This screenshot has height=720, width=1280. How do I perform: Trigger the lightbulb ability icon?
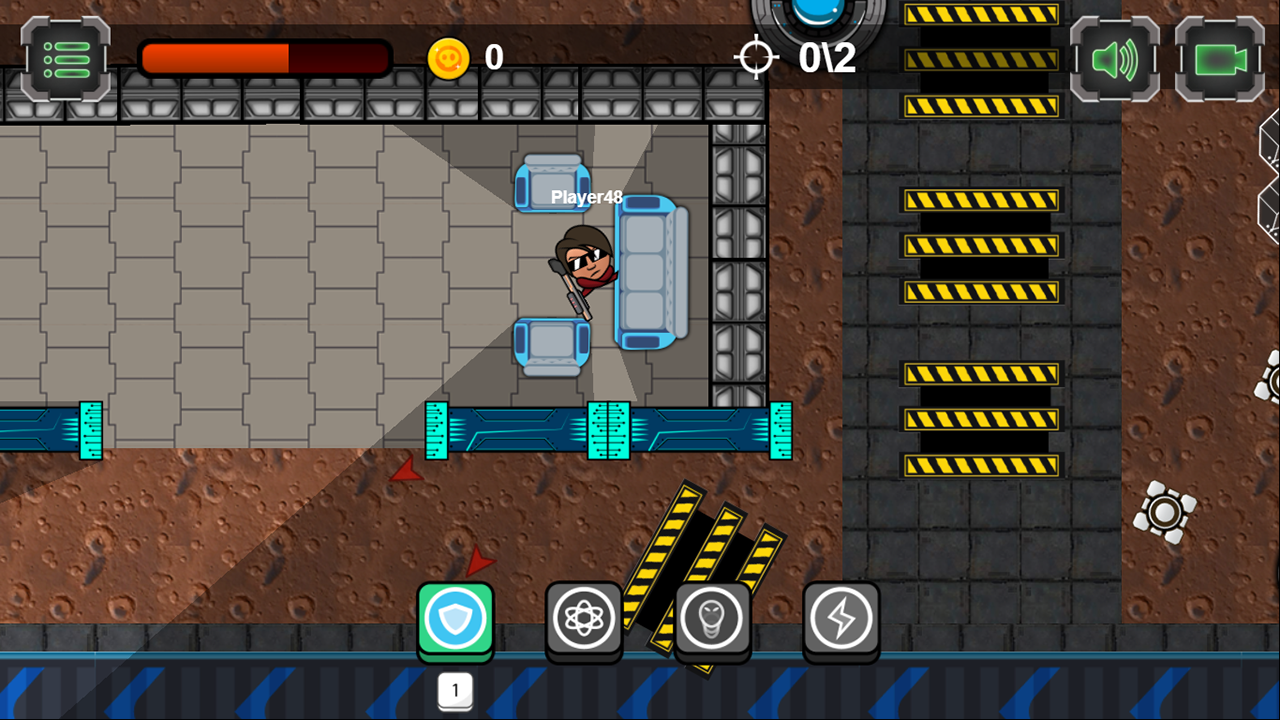pos(712,618)
